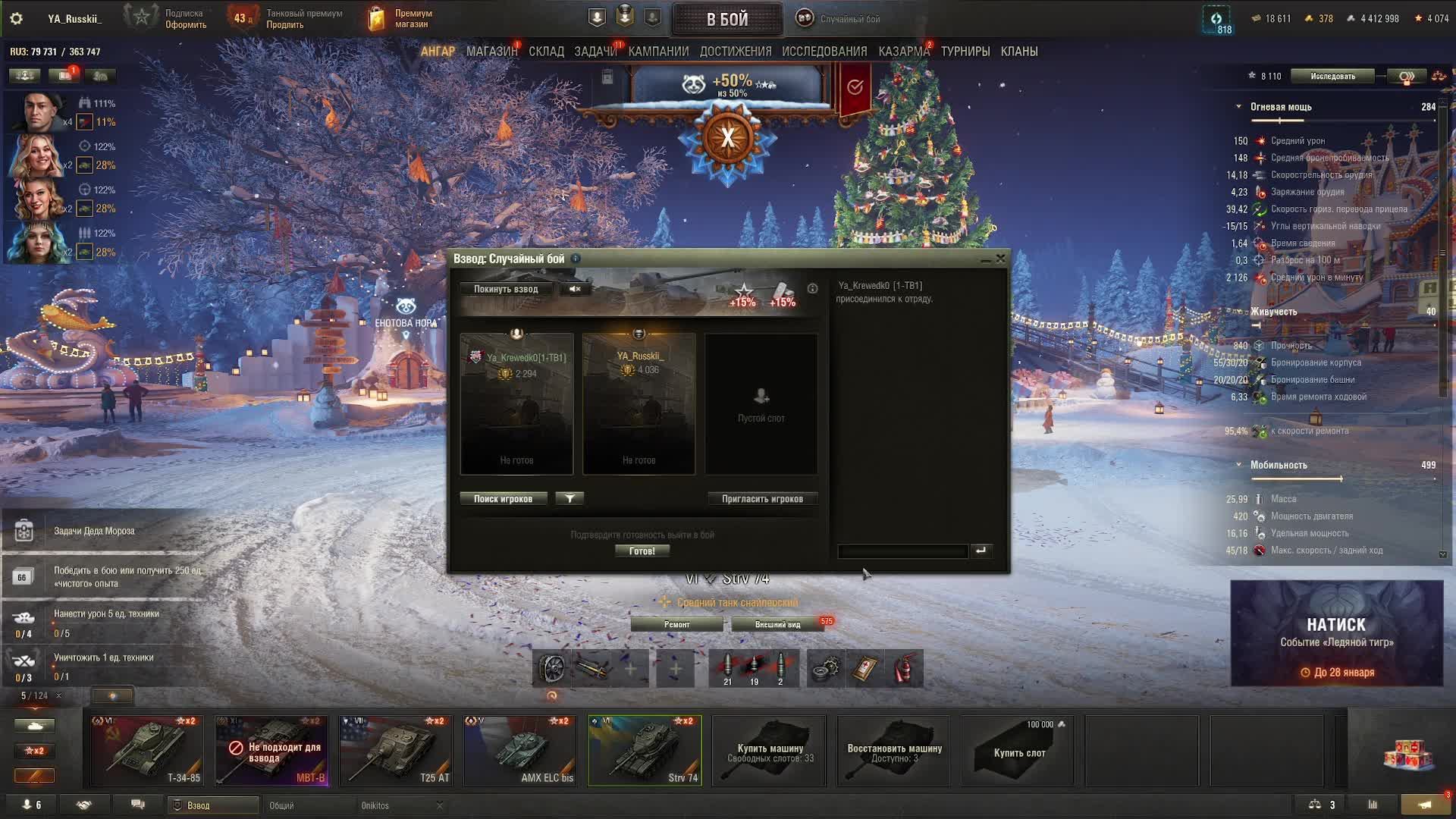Choose the T25 AT tank
Image resolution: width=1456 pixels, height=819 pixels.
[x=396, y=750]
